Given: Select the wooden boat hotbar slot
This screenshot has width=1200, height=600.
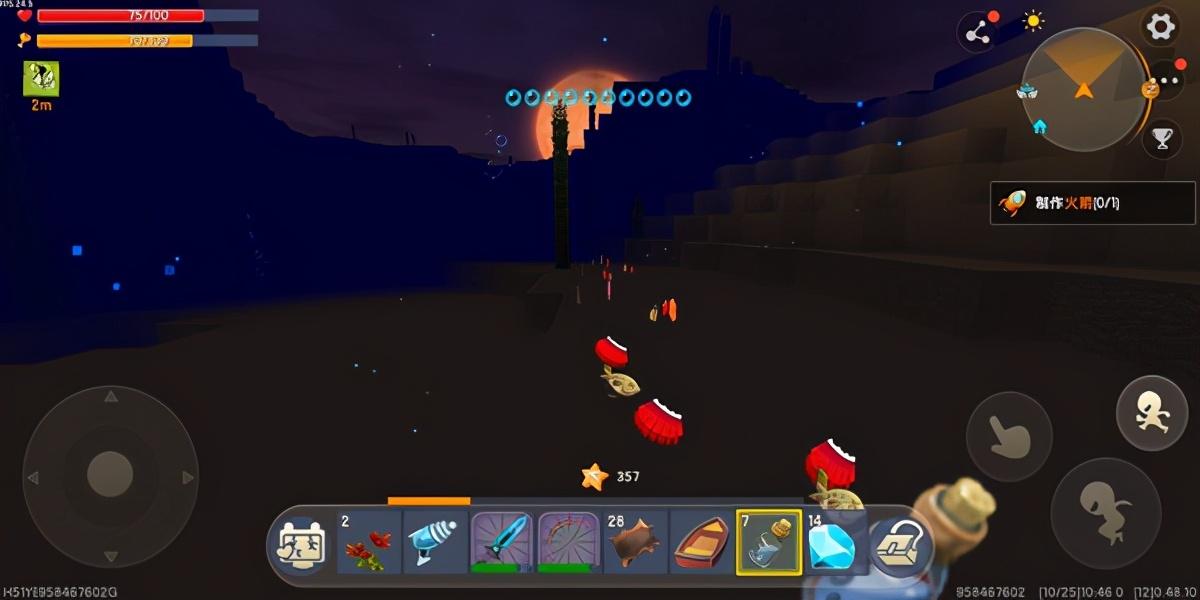Looking at the screenshot, I should 702,543.
